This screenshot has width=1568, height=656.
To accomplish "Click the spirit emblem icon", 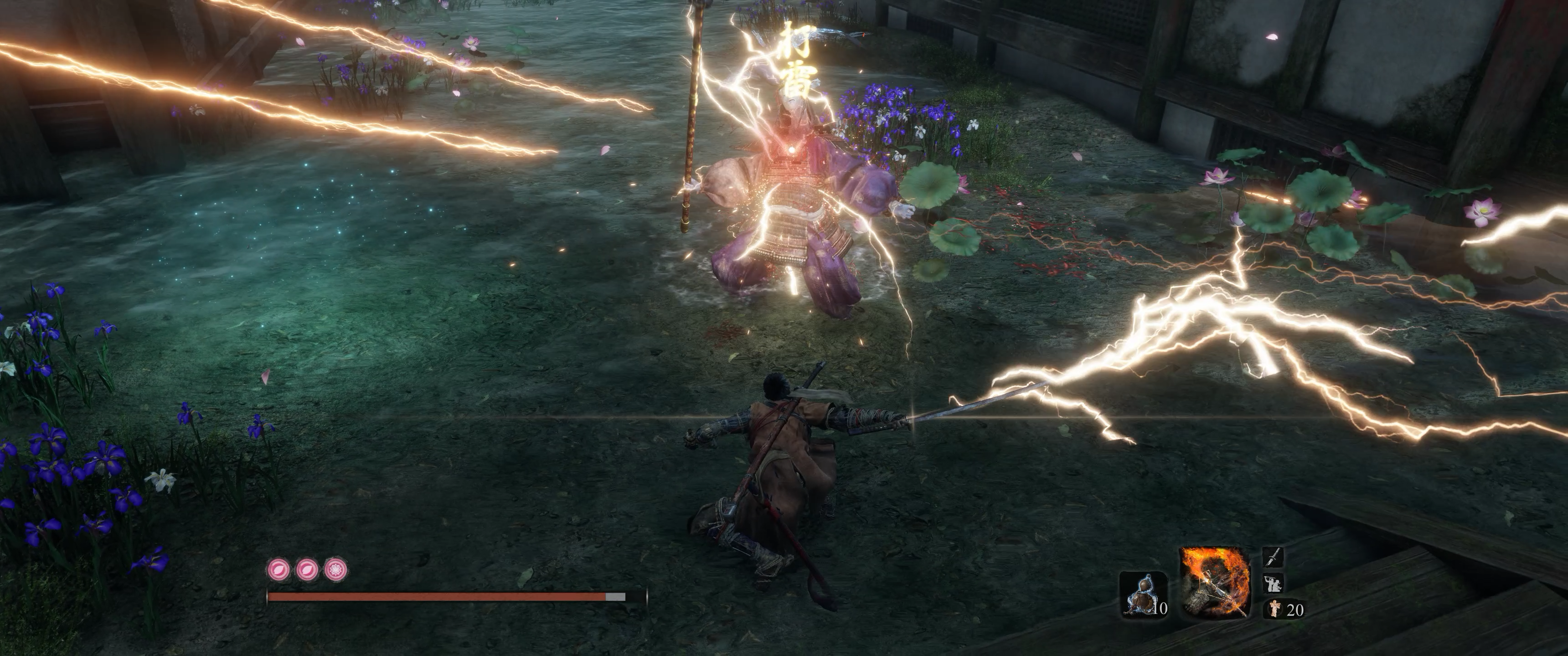I will tap(1274, 608).
